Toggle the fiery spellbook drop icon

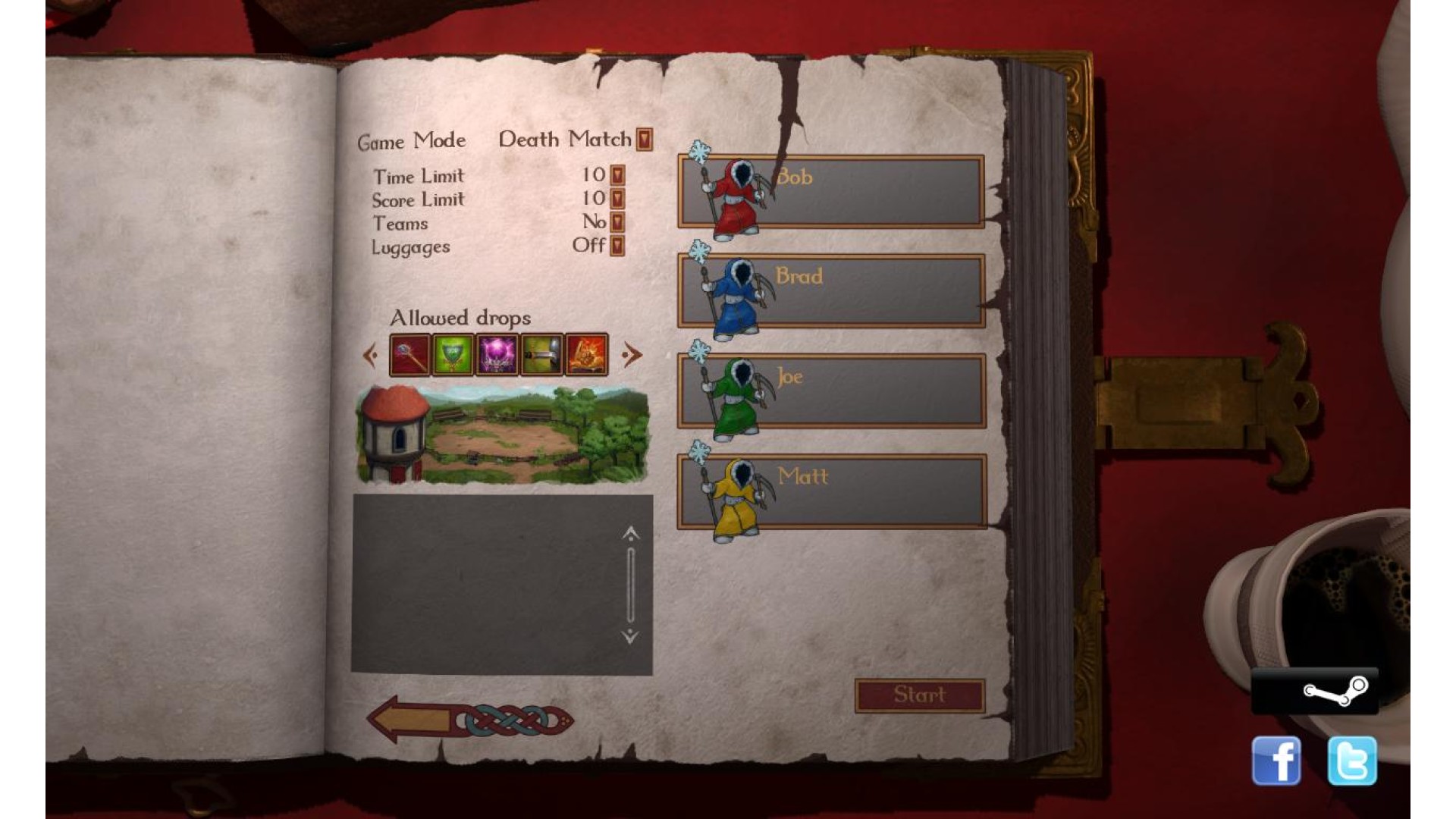tap(586, 355)
